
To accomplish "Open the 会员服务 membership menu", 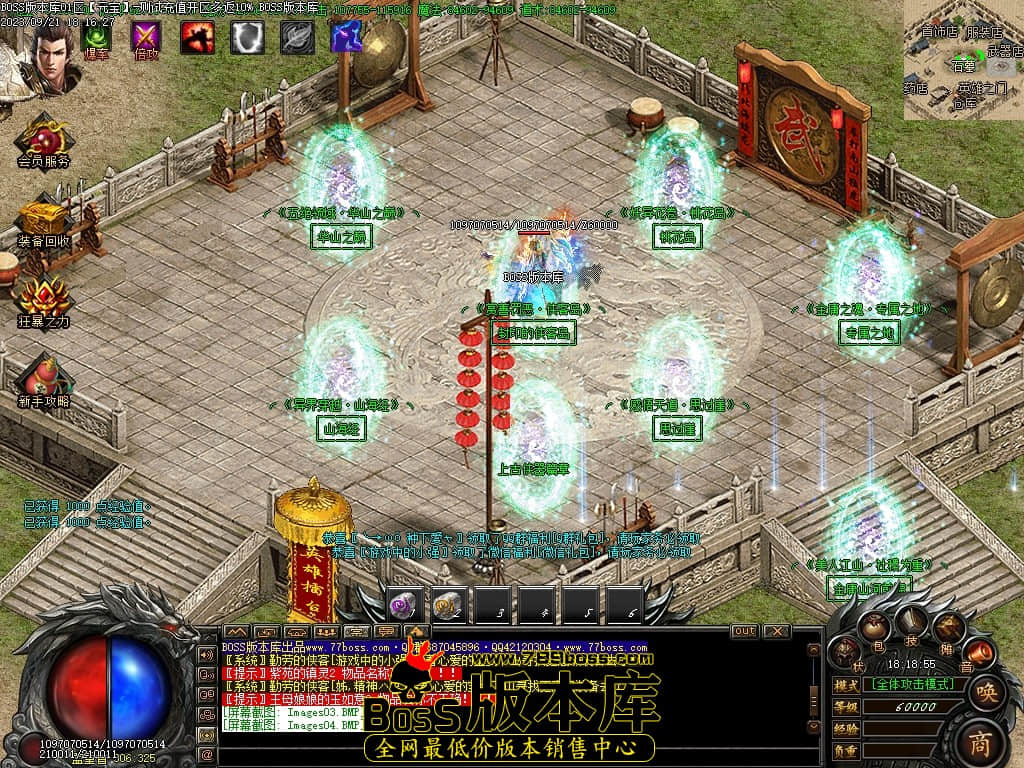I will click(43, 138).
